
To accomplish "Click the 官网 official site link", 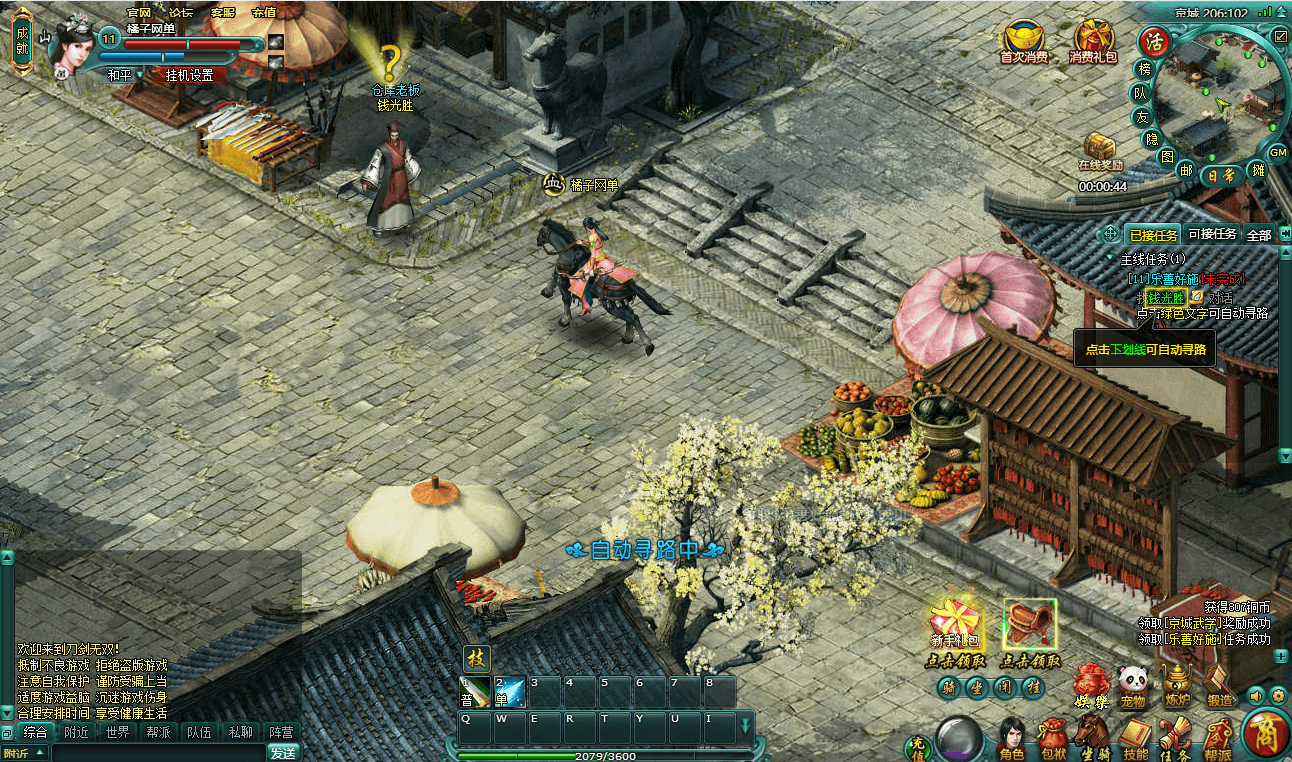I will click(x=139, y=13).
